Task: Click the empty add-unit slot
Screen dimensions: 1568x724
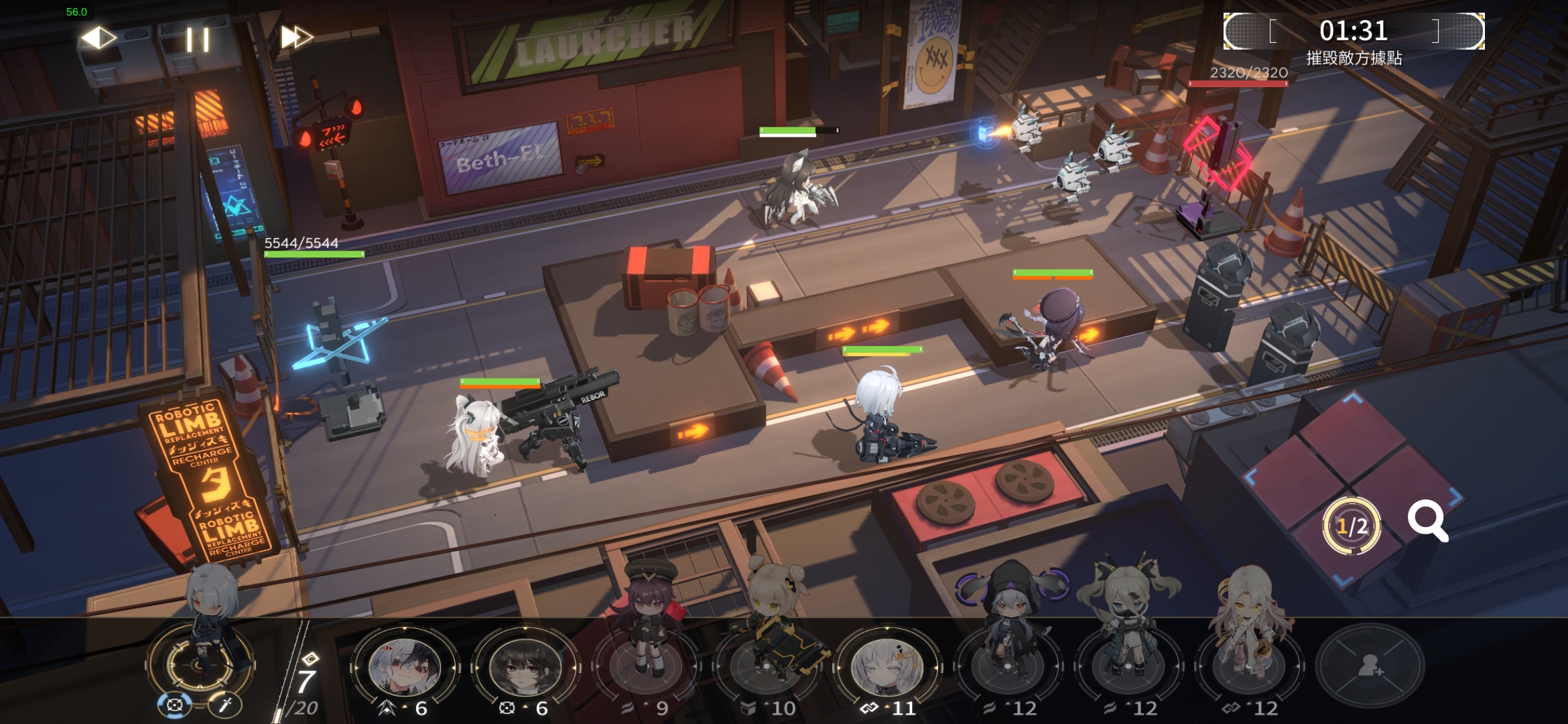Action: click(x=1368, y=666)
